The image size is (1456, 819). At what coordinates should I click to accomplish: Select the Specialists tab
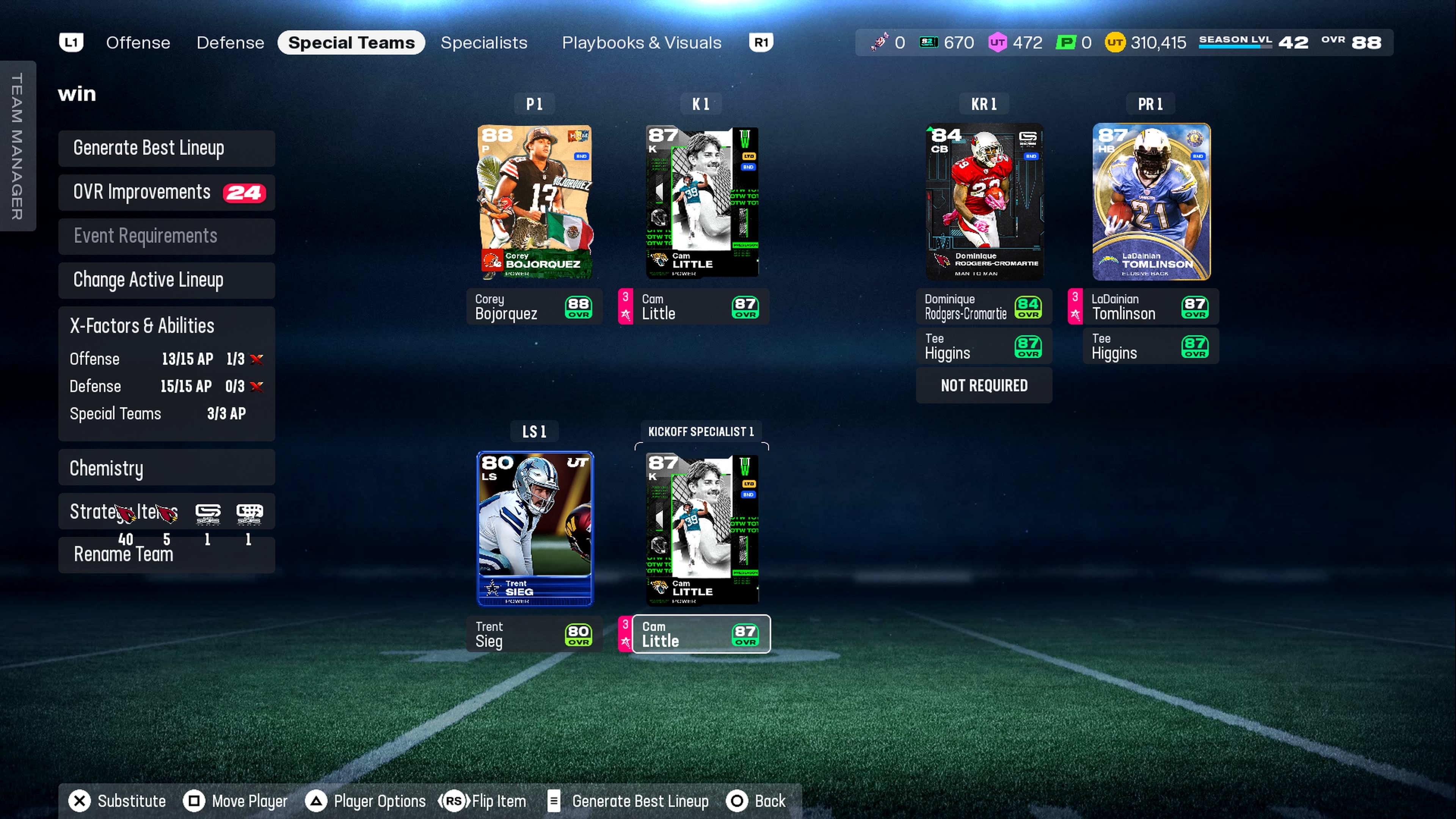click(x=484, y=43)
